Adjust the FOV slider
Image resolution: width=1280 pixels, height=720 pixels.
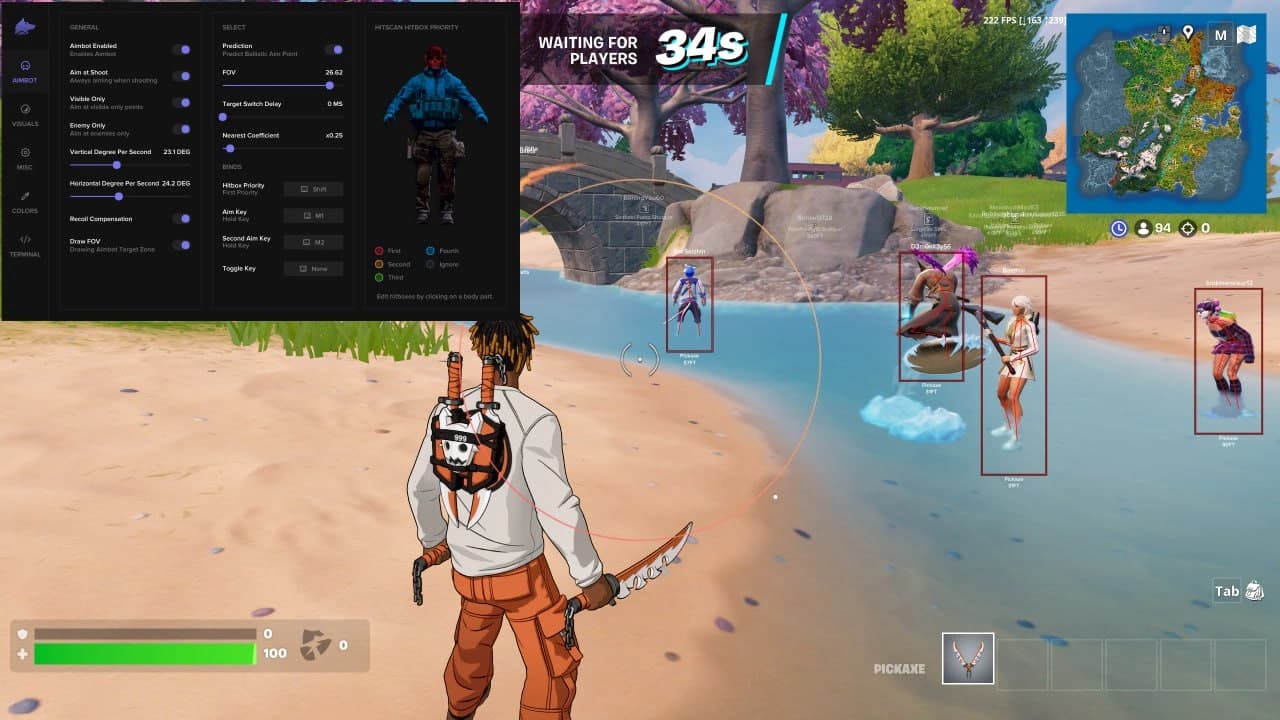coord(329,85)
